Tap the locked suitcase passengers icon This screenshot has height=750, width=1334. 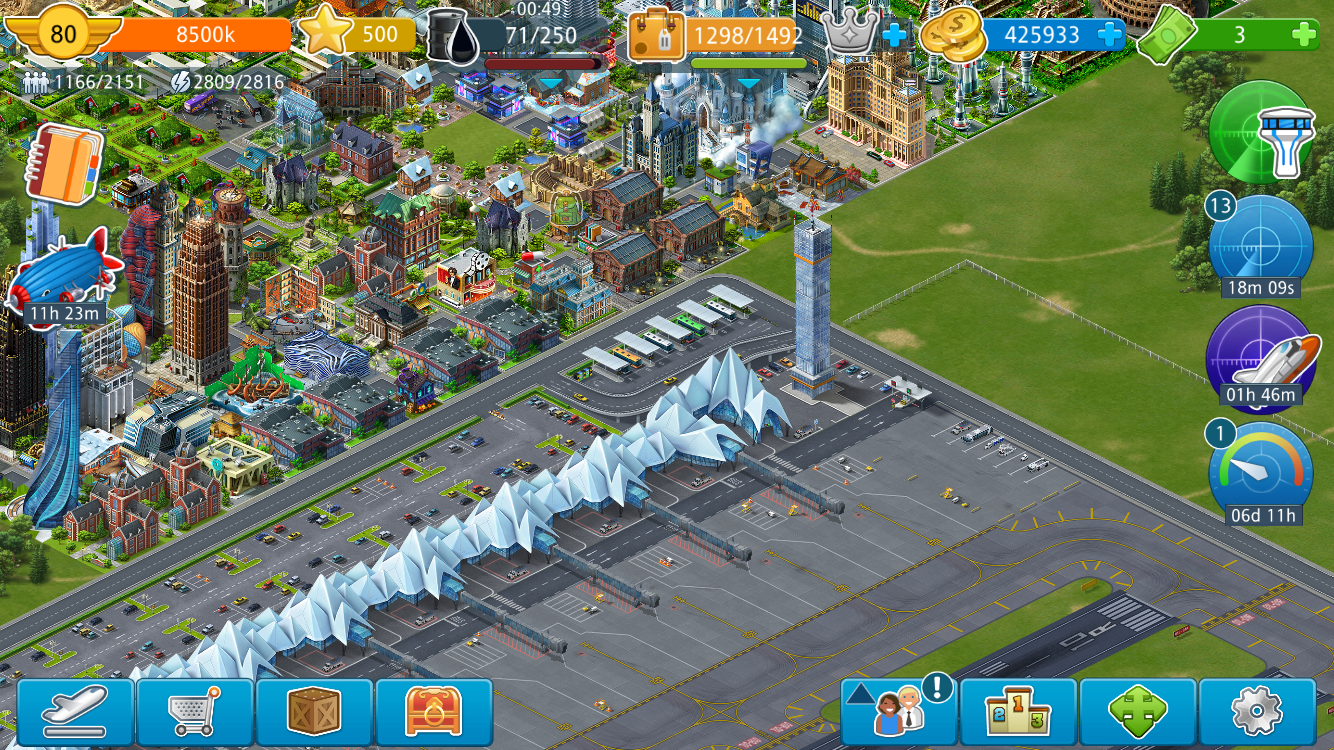(656, 36)
